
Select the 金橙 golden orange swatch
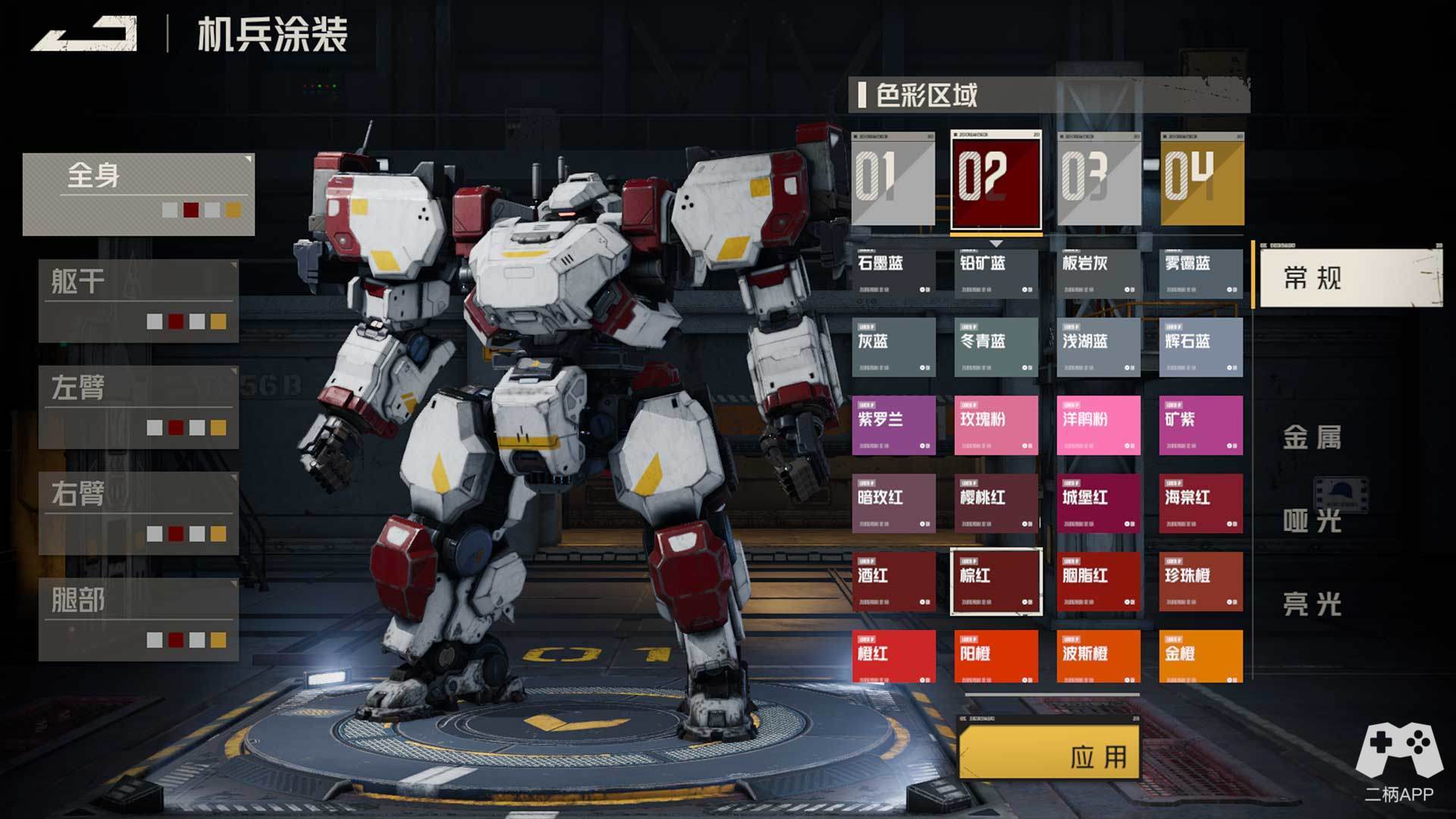pyautogui.click(x=1201, y=657)
